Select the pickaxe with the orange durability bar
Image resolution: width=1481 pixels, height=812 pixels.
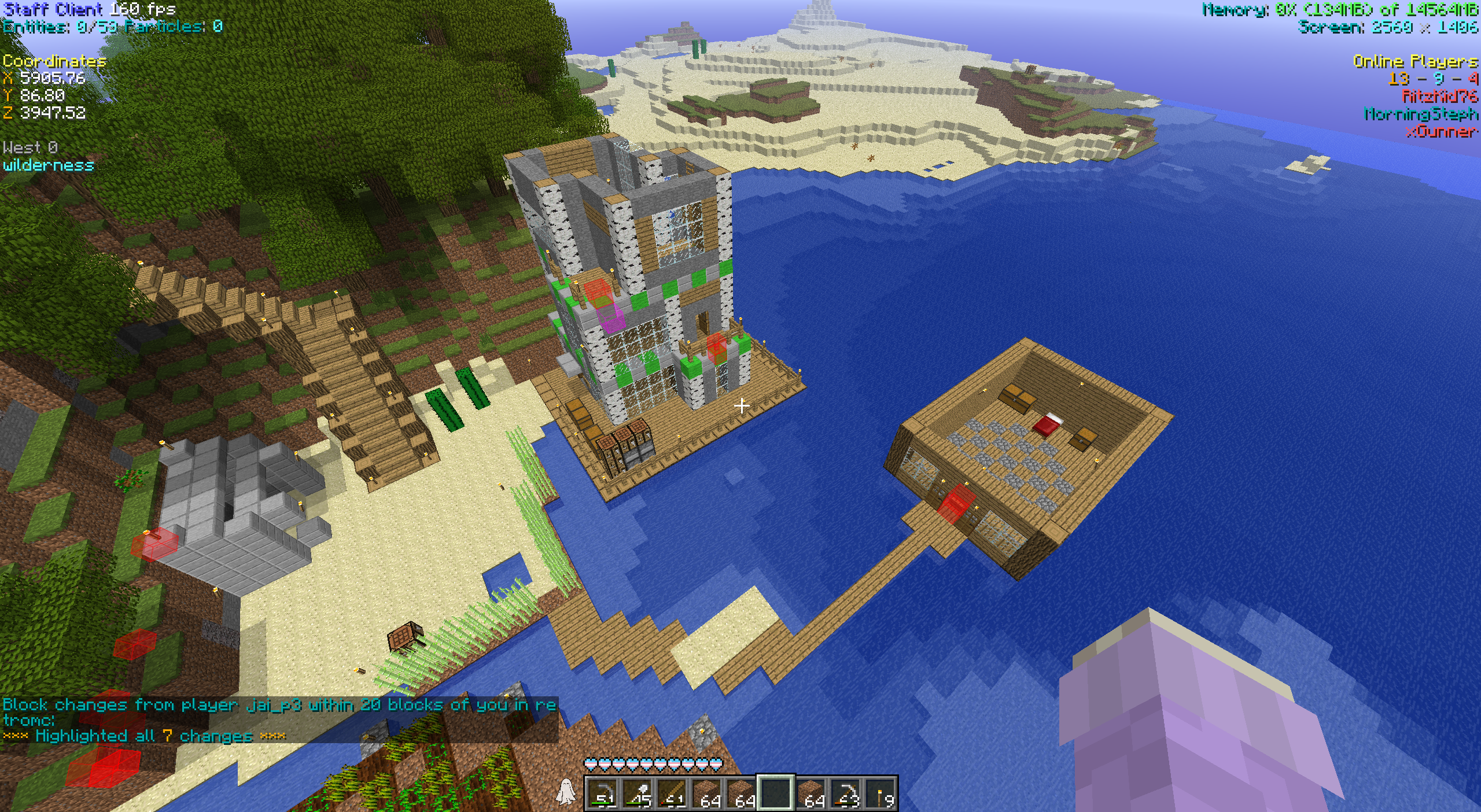(846, 793)
